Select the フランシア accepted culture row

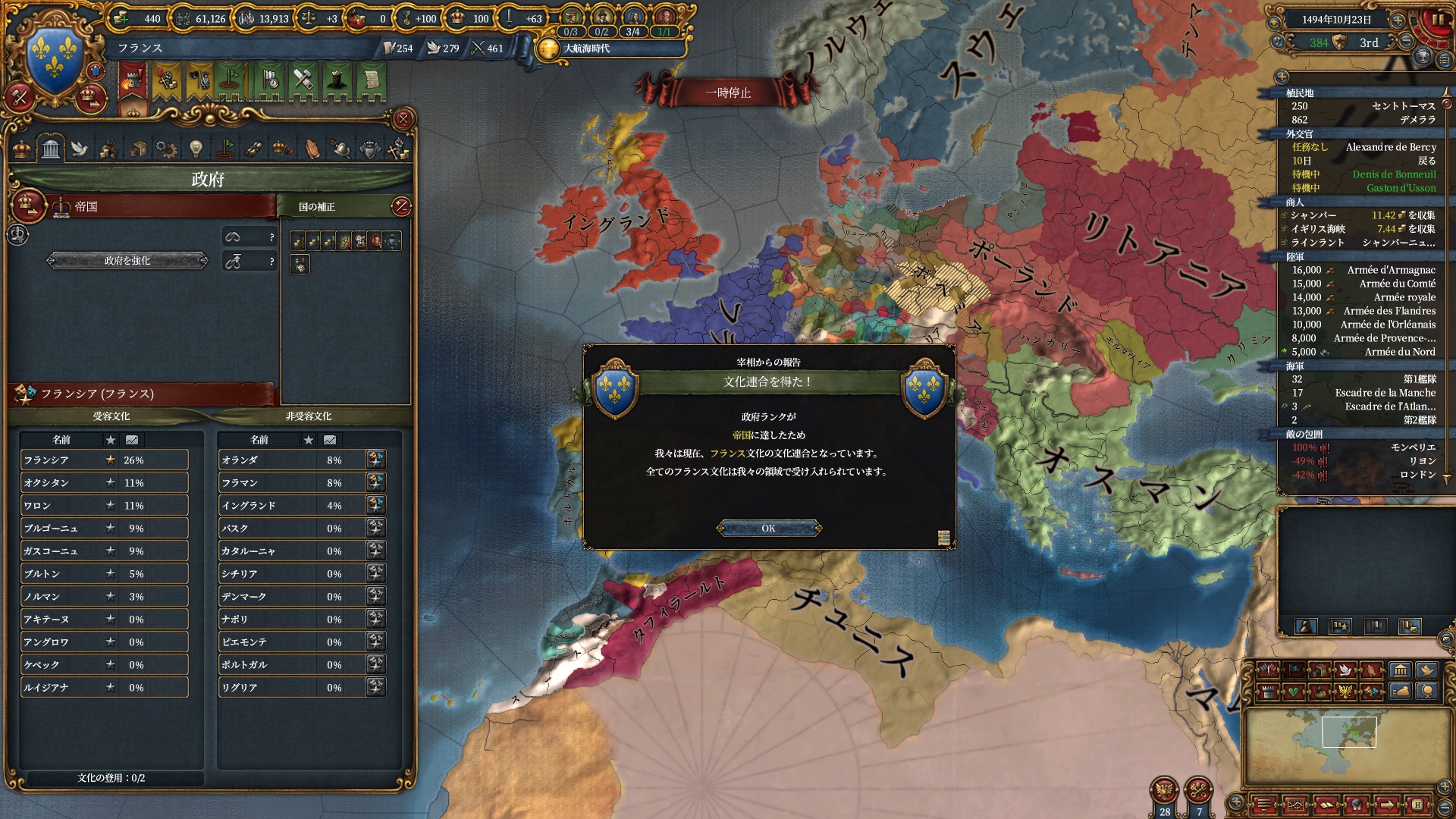click(x=104, y=460)
